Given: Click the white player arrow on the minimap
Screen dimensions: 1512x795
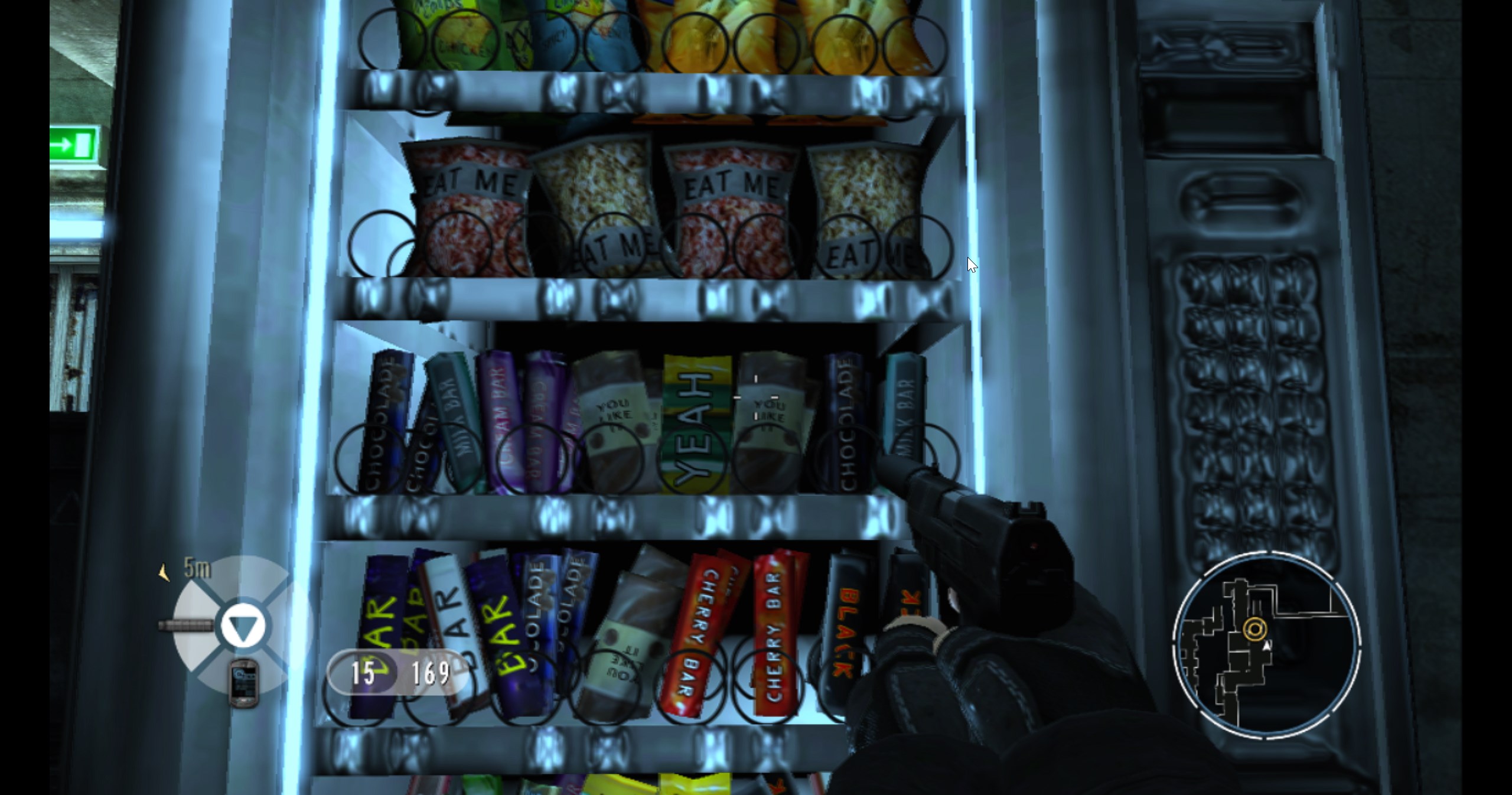Looking at the screenshot, I should click(x=1266, y=647).
